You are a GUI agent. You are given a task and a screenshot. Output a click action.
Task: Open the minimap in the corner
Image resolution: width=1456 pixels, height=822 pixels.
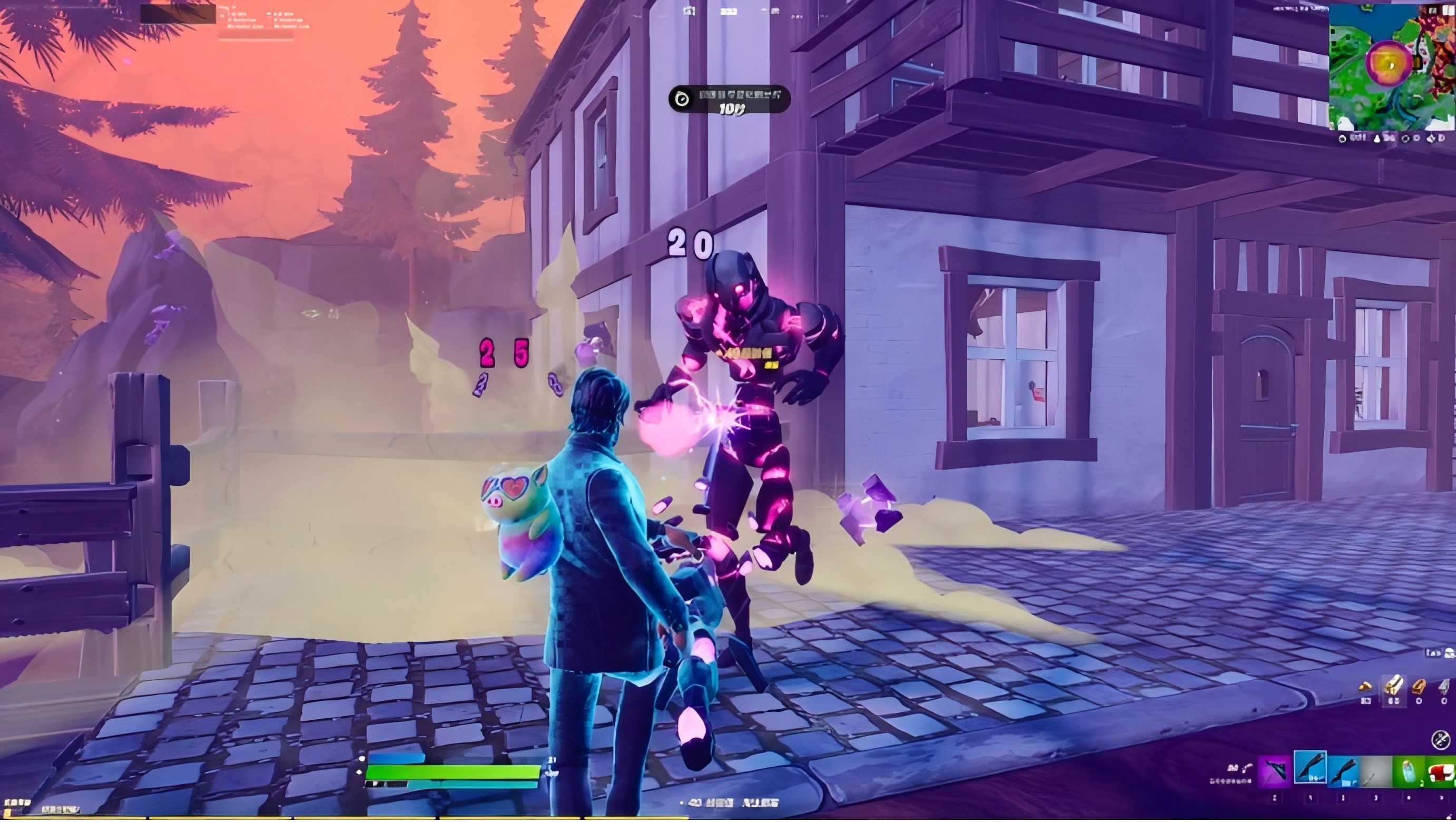(x=1392, y=67)
